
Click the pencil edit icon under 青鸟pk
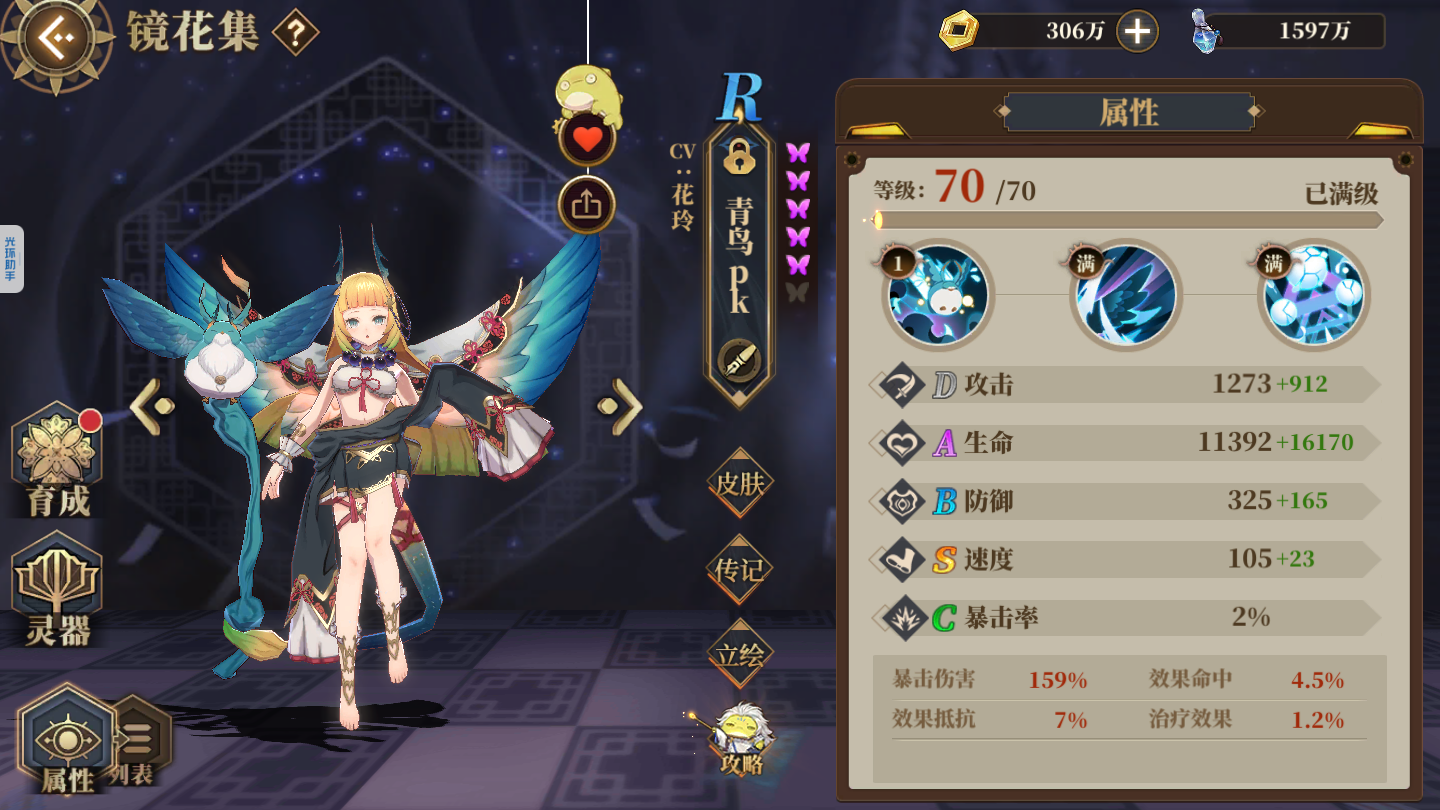pyautogui.click(x=738, y=354)
